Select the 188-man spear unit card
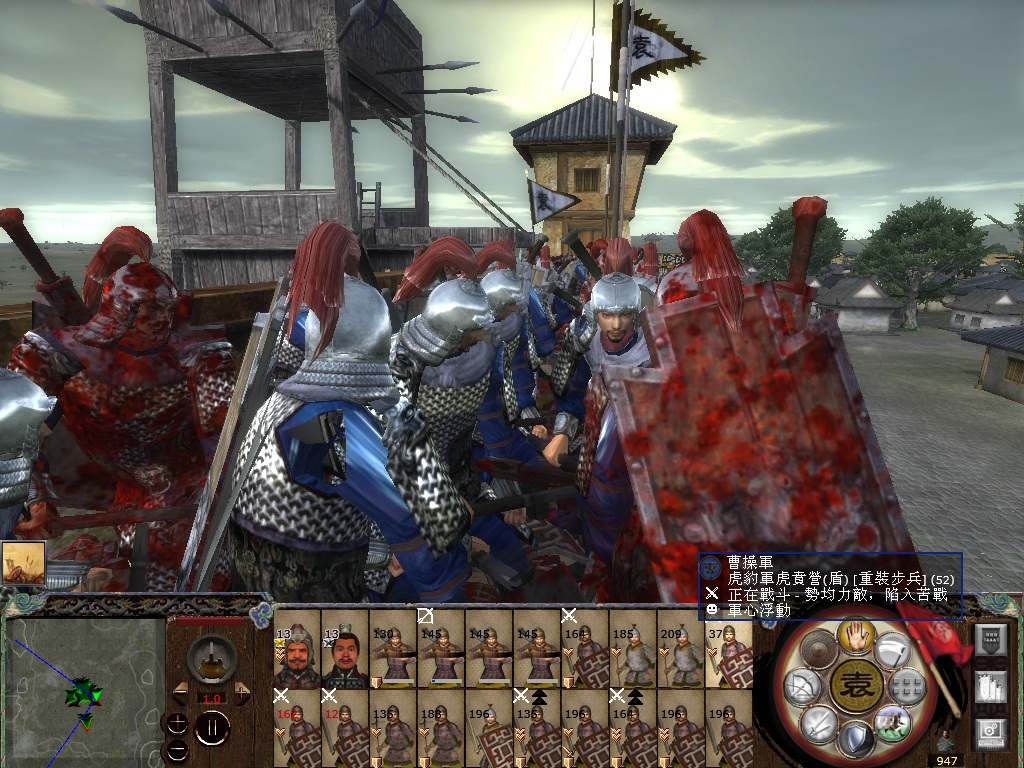1024x768 pixels. pyautogui.click(x=440, y=728)
